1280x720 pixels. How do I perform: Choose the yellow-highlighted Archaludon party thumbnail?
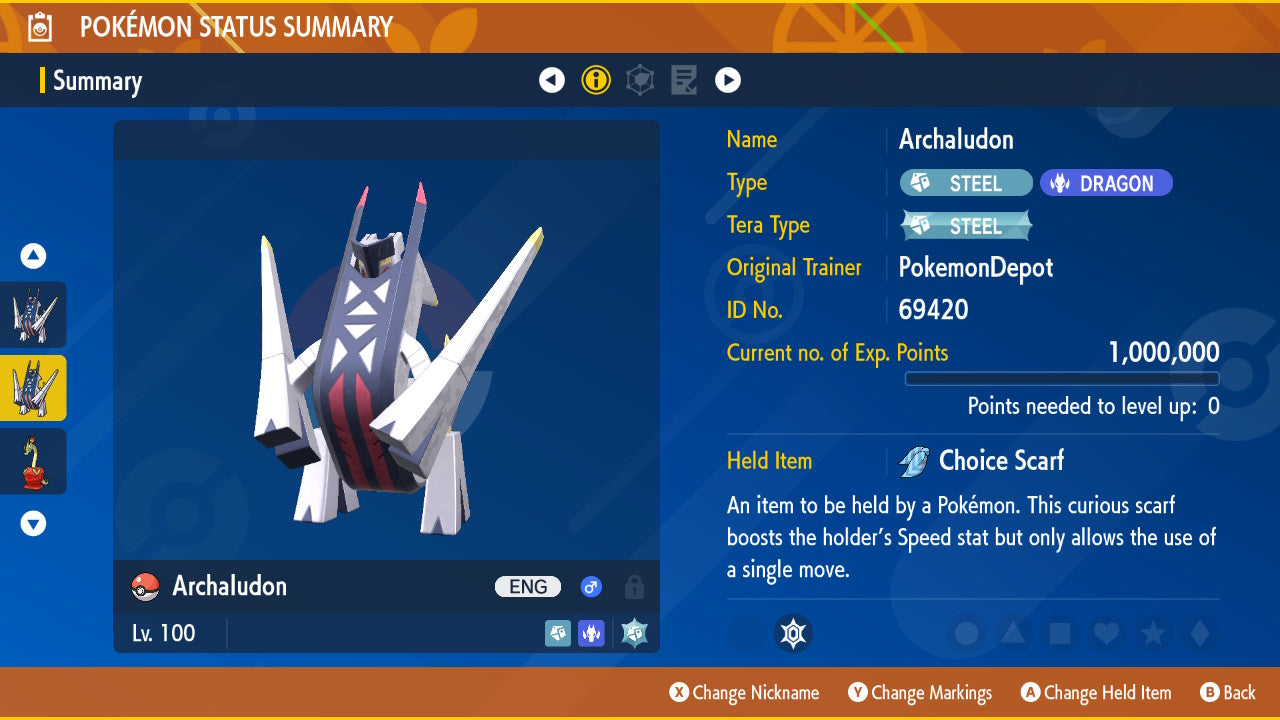tap(34, 388)
